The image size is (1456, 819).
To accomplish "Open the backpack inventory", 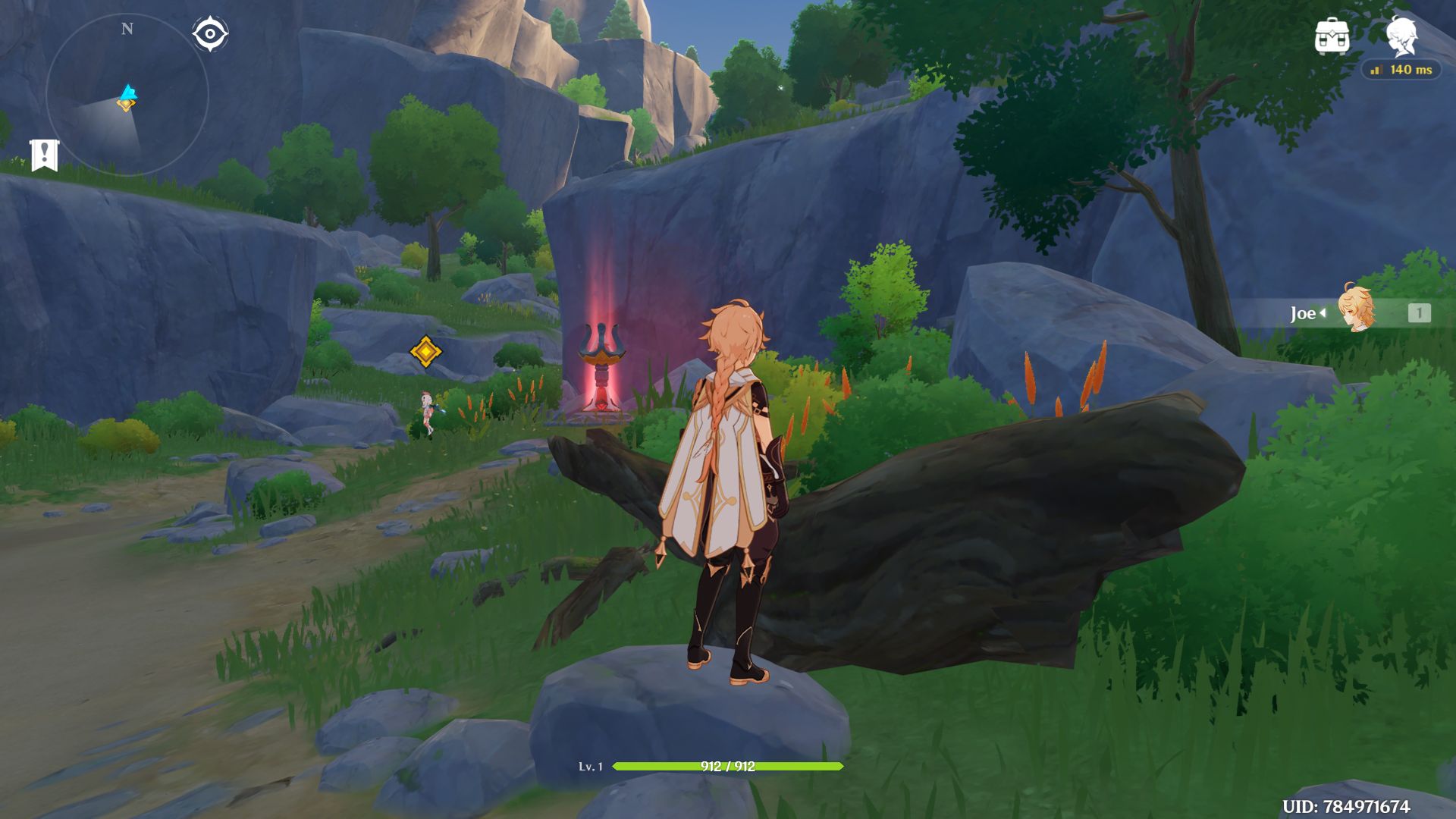I will [1332, 36].
